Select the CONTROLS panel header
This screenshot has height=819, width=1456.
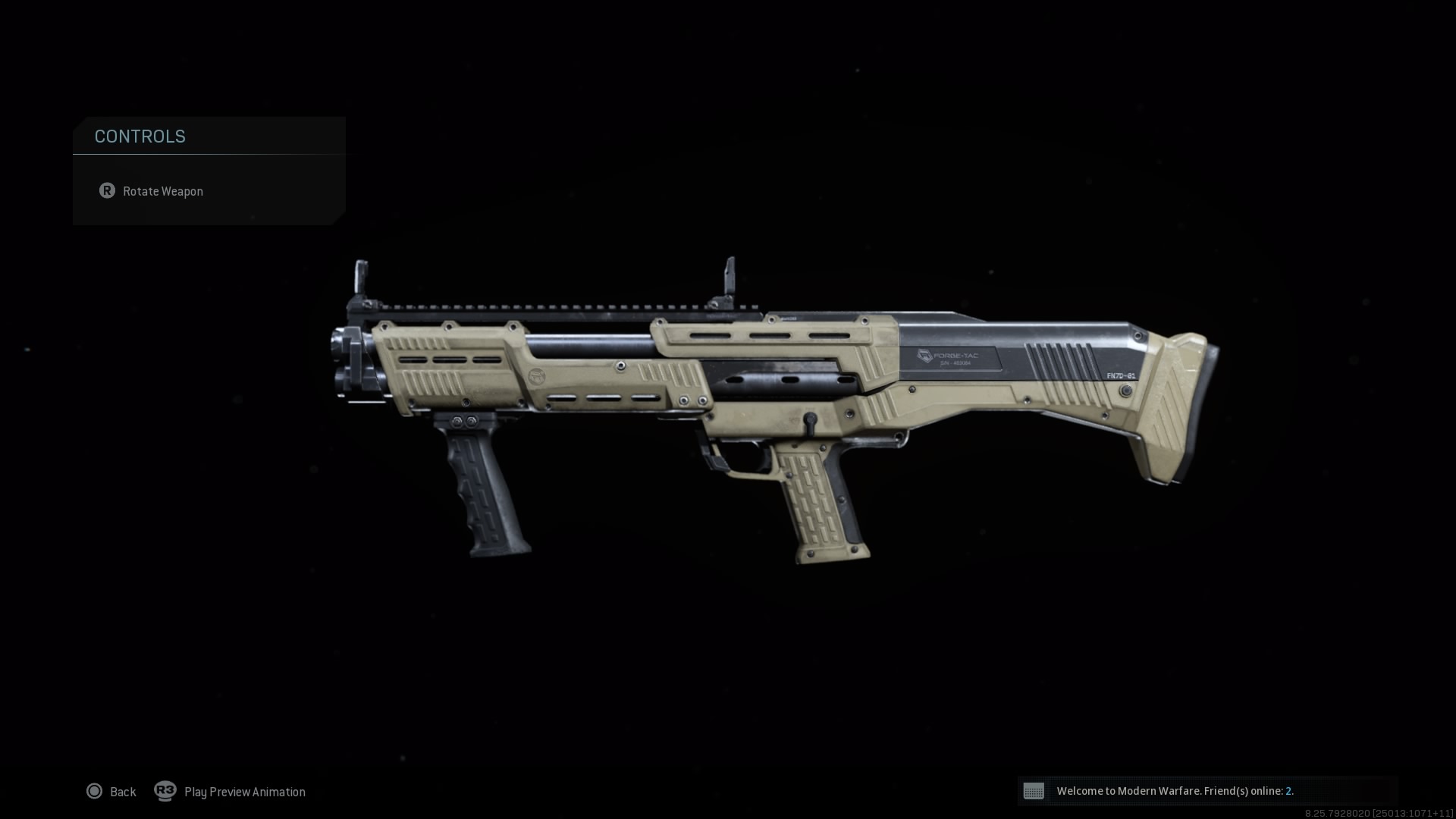[140, 136]
